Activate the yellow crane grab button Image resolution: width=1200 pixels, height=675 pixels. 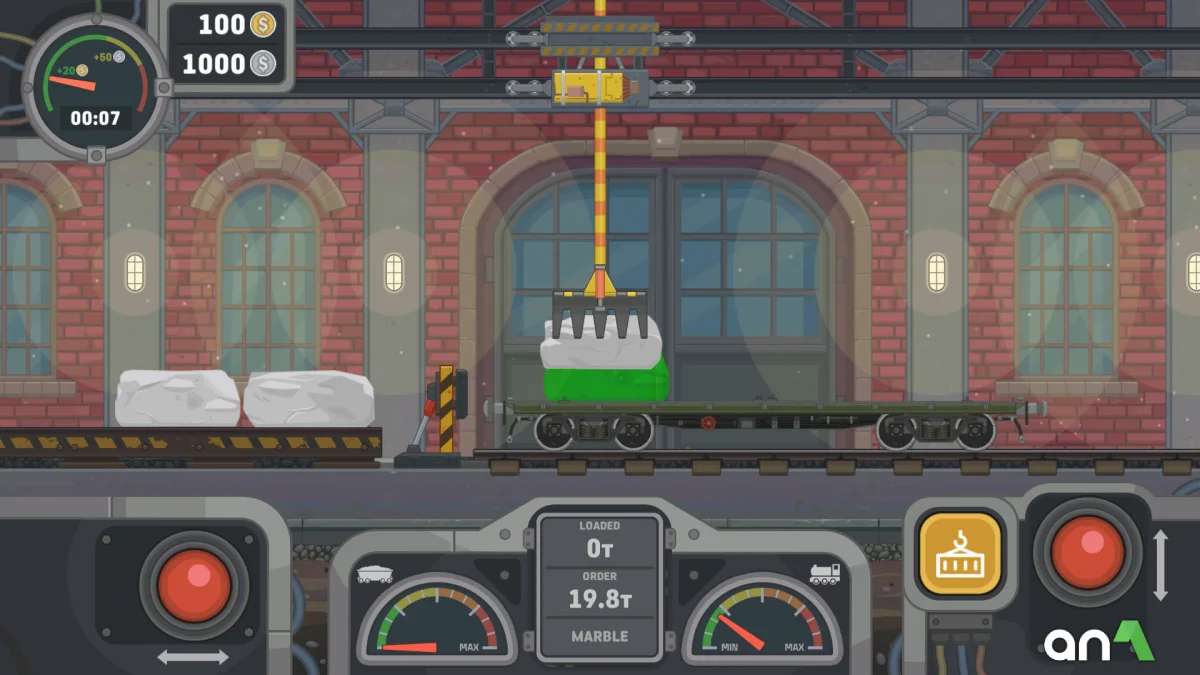(959, 553)
